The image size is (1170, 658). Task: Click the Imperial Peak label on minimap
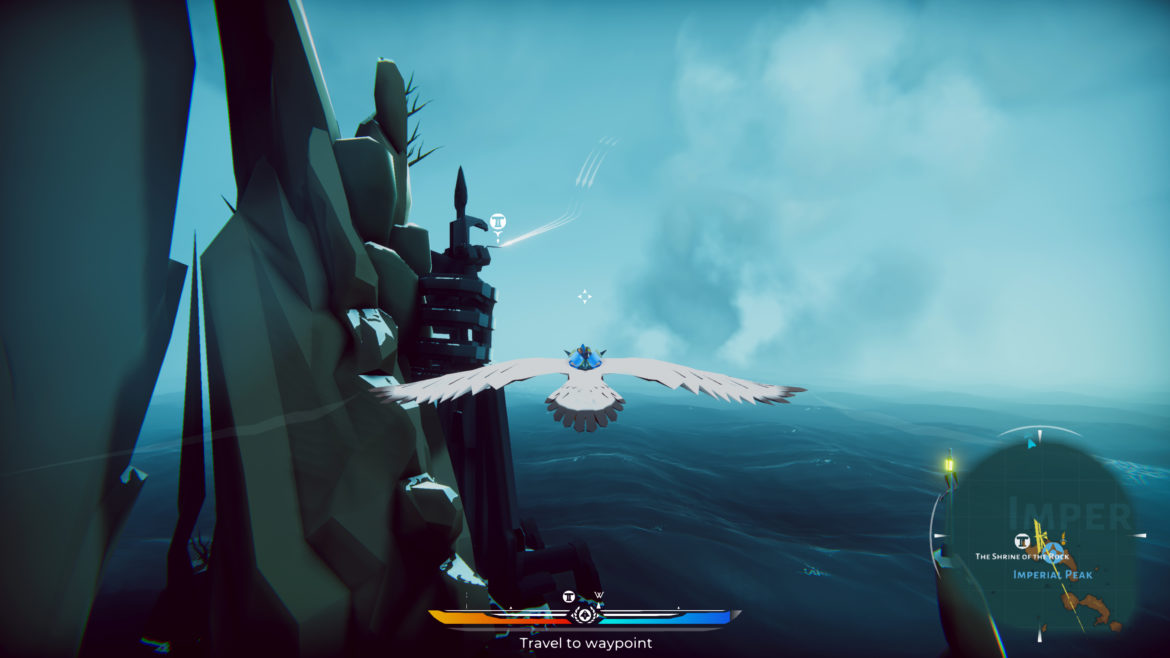point(1052,575)
